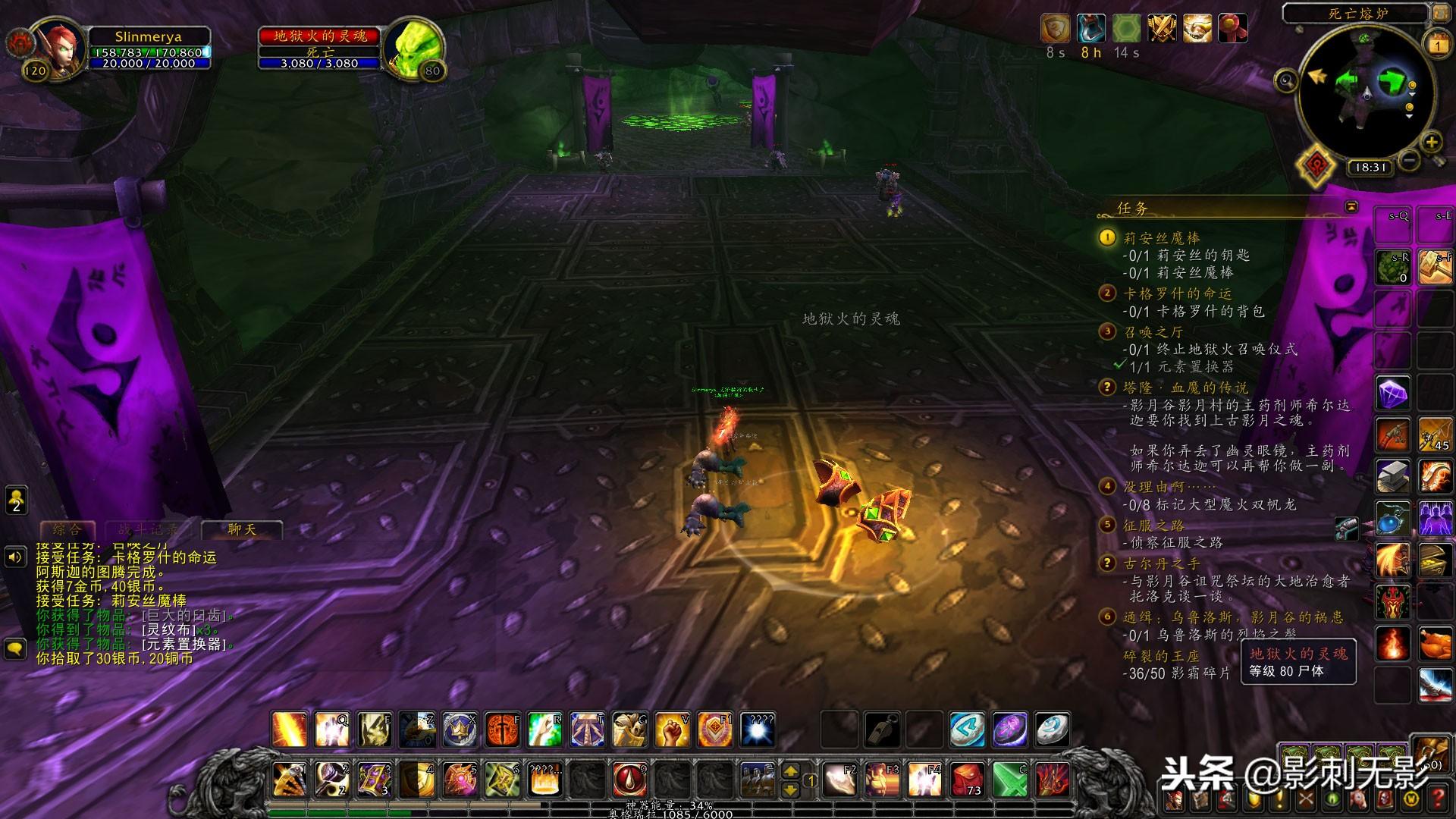Use the whistle item on the action bar
The height and width of the screenshot is (819, 1456).
[882, 730]
